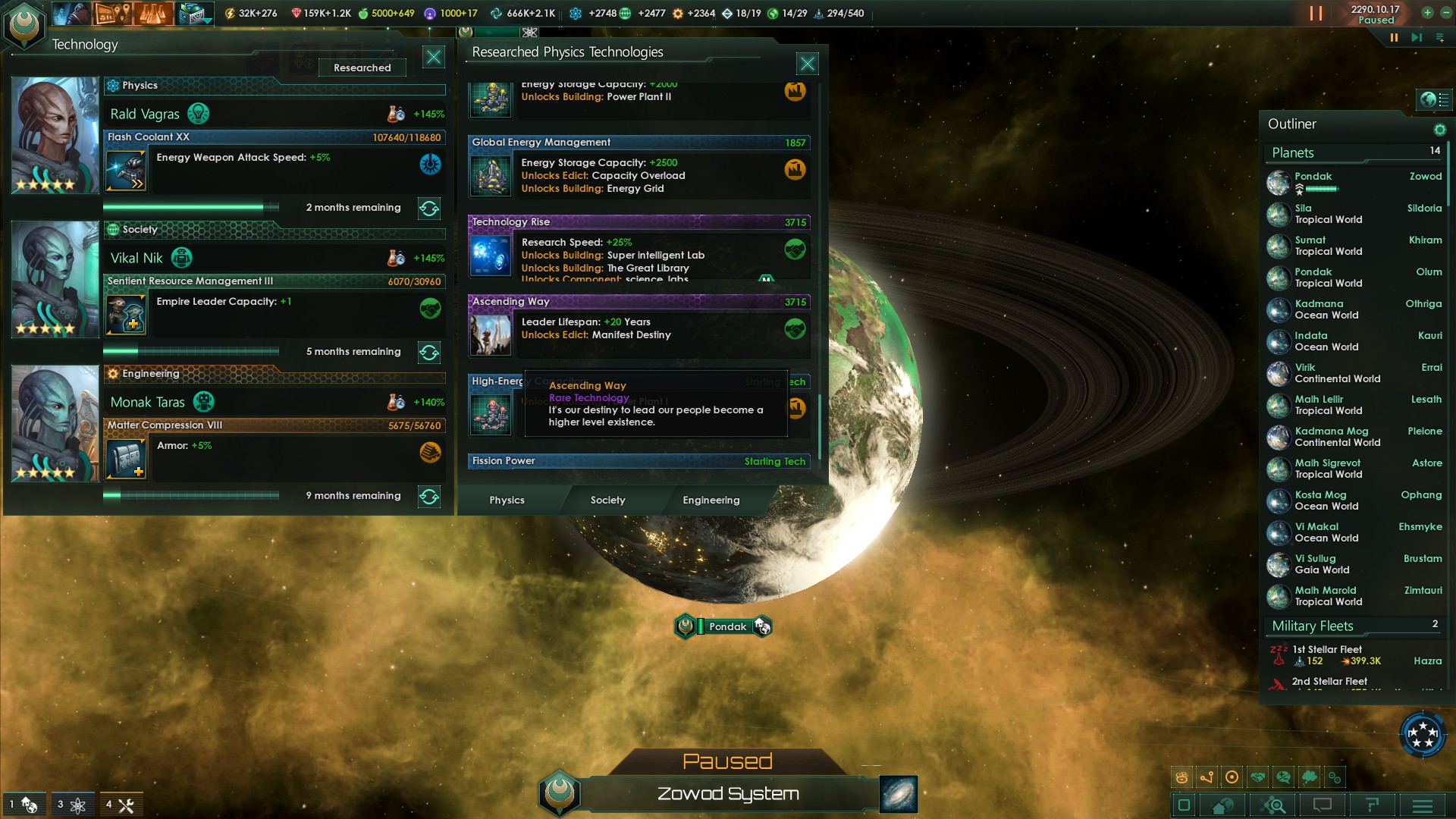The height and width of the screenshot is (819, 1456).
Task: Open the galaxy map view
Action: click(899, 794)
